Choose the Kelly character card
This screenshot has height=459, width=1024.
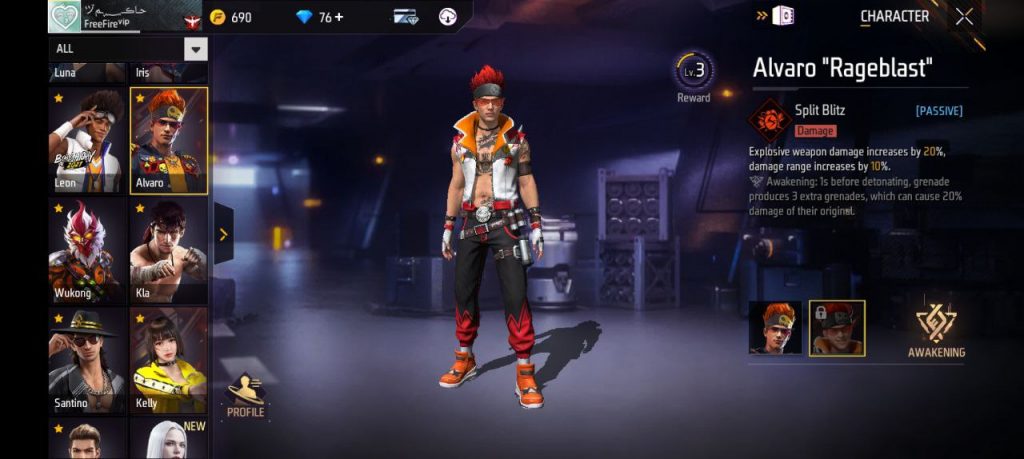(x=168, y=360)
